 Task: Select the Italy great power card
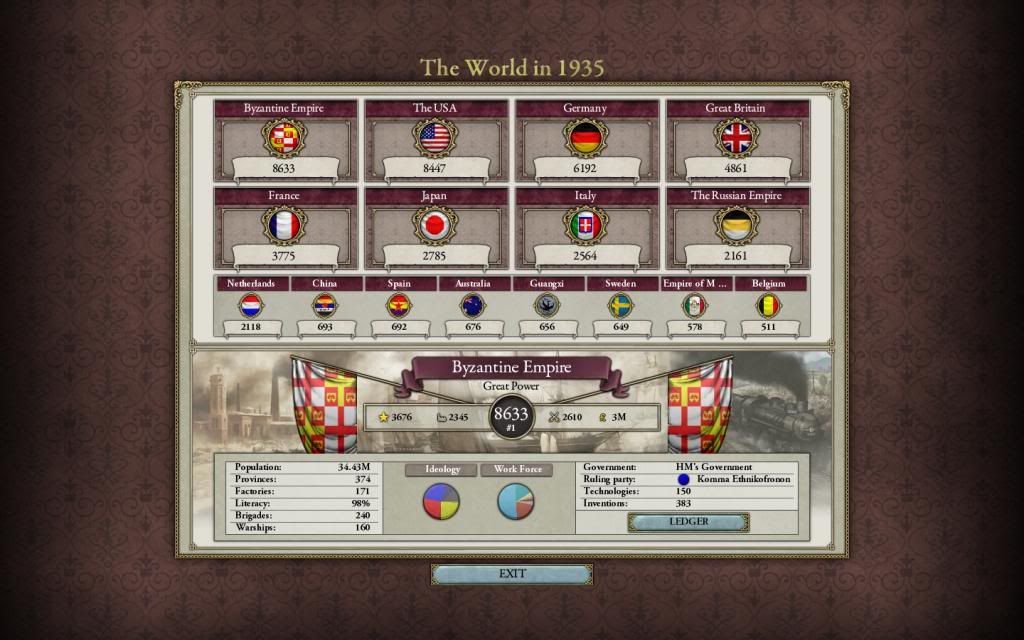click(x=586, y=226)
